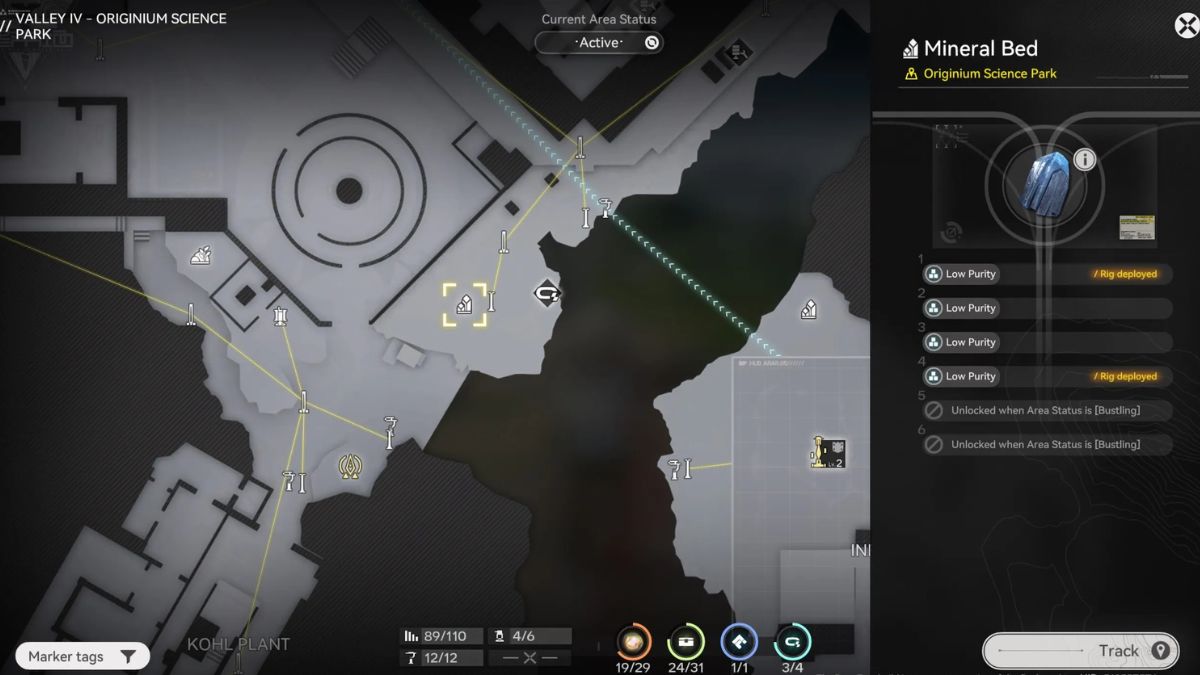
Task: Select the gold Lv. 2 facility marker
Action: click(x=829, y=452)
